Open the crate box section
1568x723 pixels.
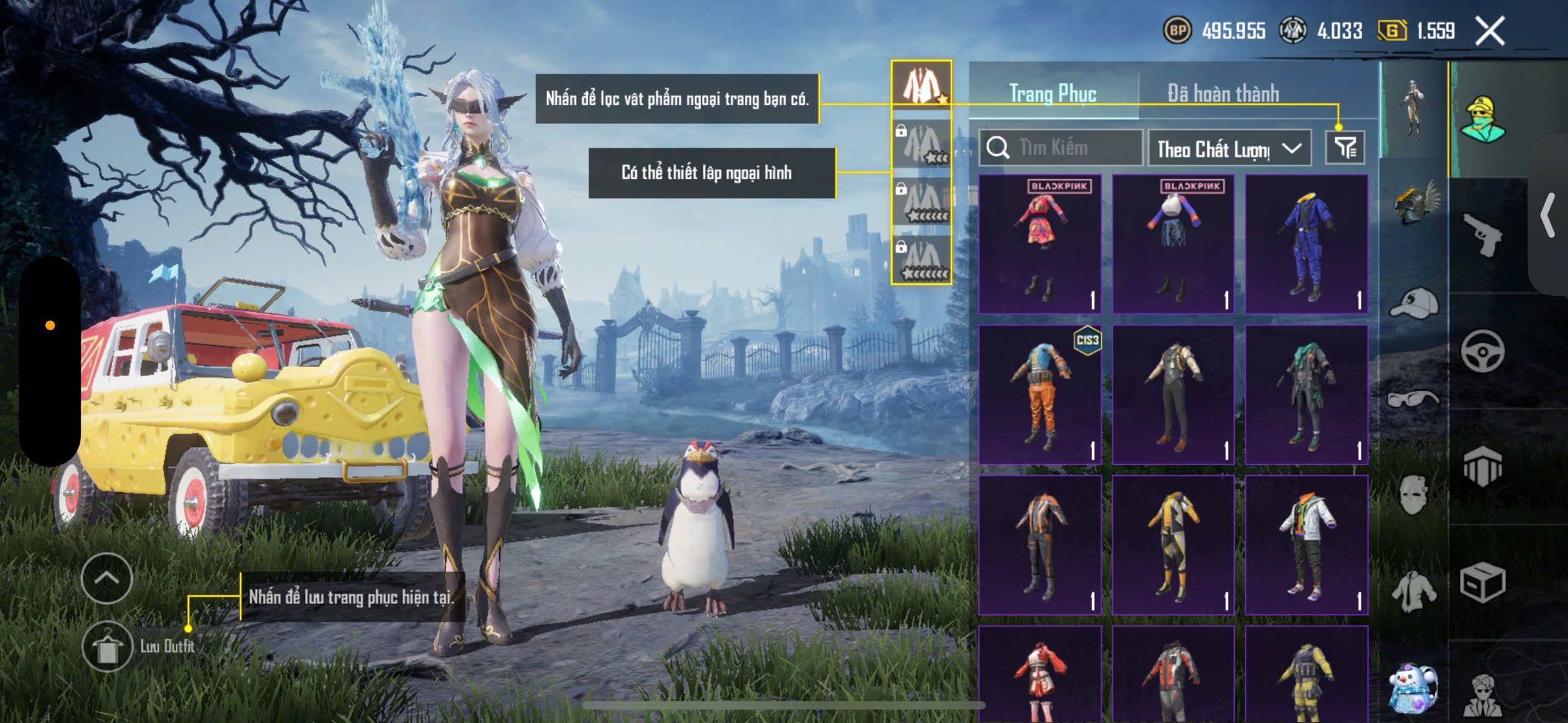point(1482,582)
